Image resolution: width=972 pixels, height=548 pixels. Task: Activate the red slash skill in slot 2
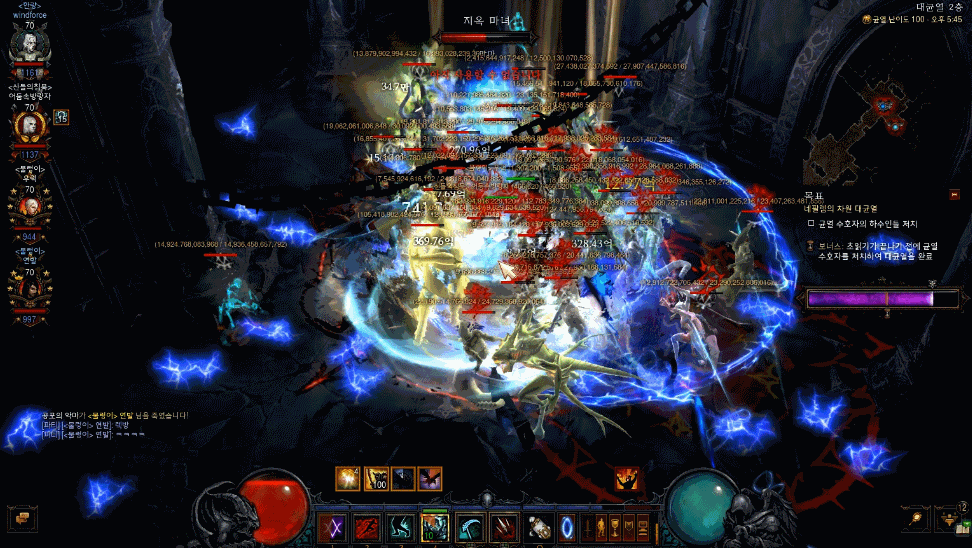click(x=366, y=527)
